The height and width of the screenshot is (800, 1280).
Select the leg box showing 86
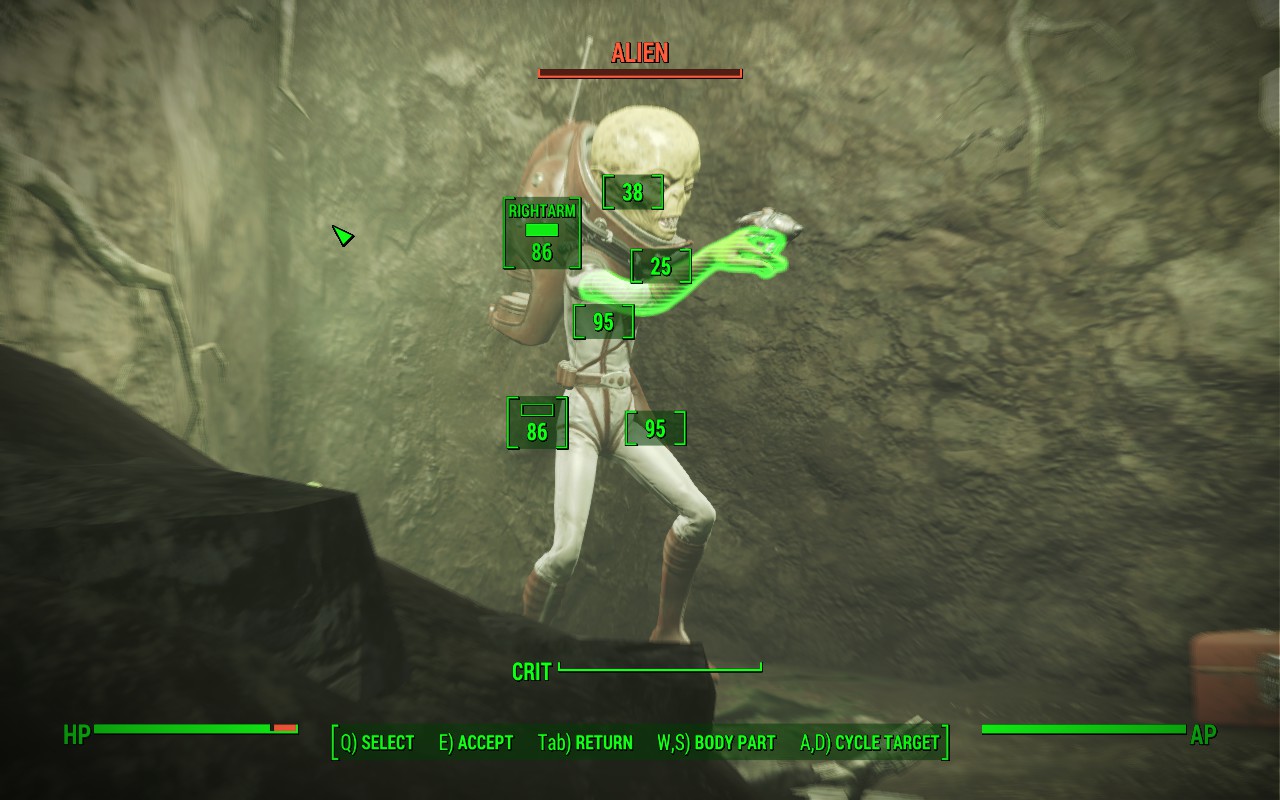click(x=537, y=423)
